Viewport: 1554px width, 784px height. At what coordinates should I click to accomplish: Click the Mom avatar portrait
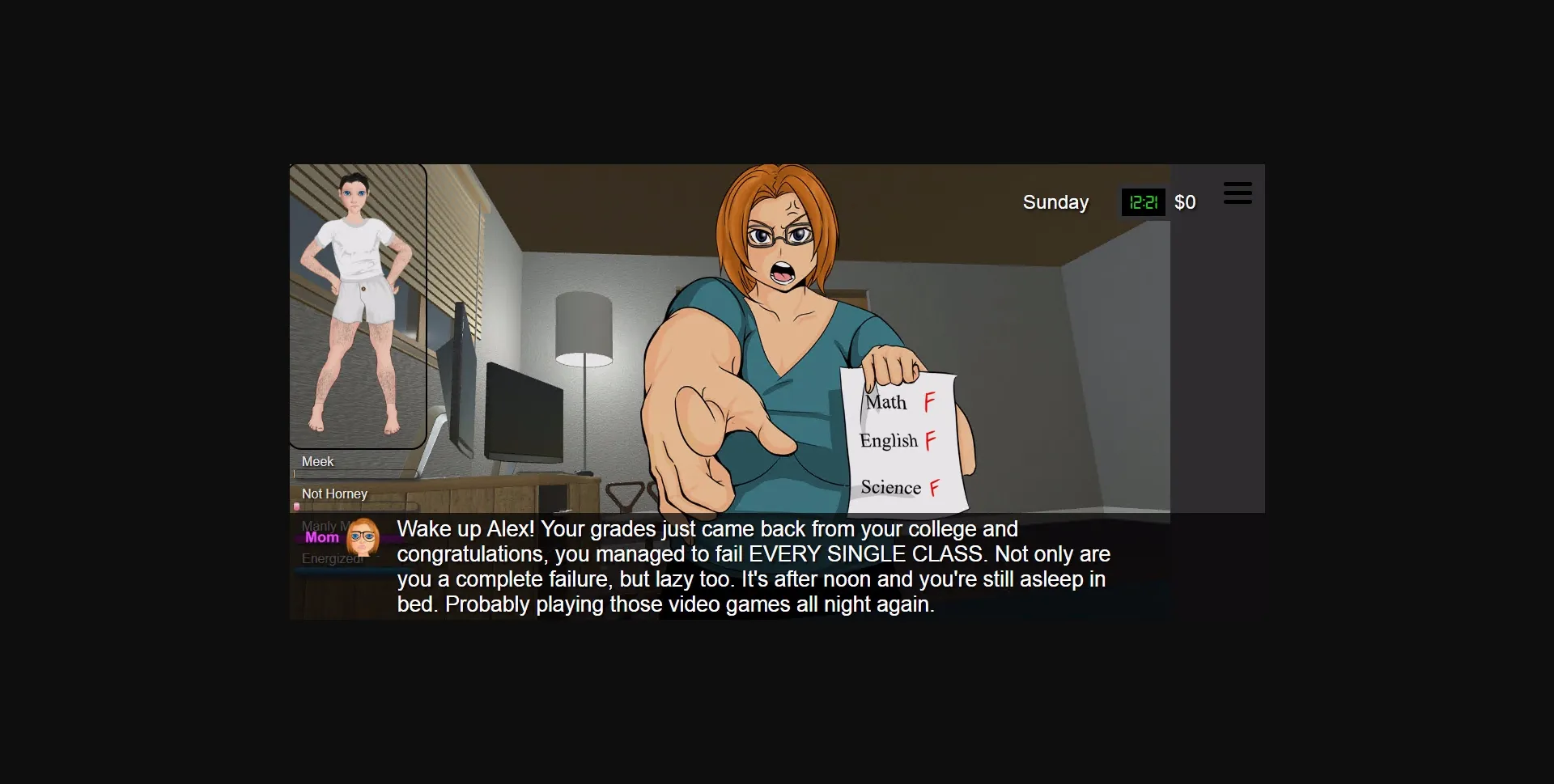tap(361, 537)
